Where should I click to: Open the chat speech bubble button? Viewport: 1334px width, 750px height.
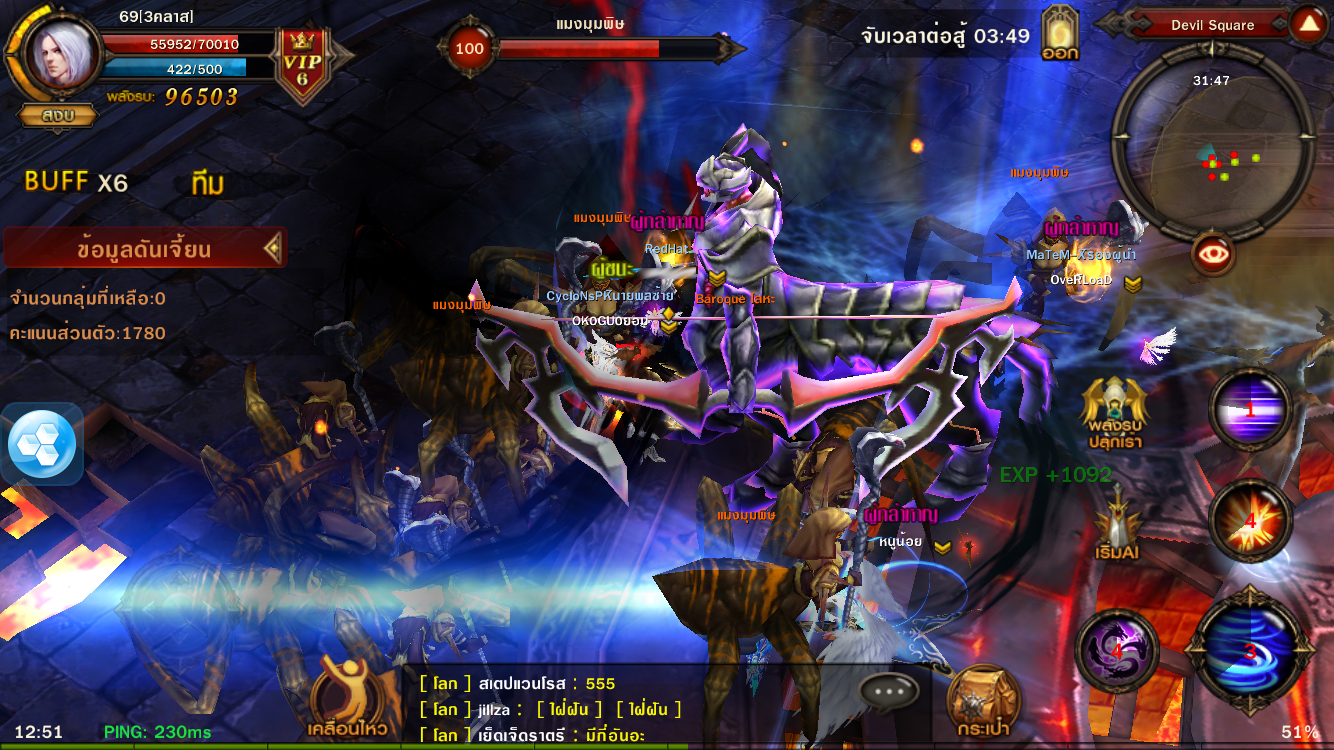click(x=888, y=690)
